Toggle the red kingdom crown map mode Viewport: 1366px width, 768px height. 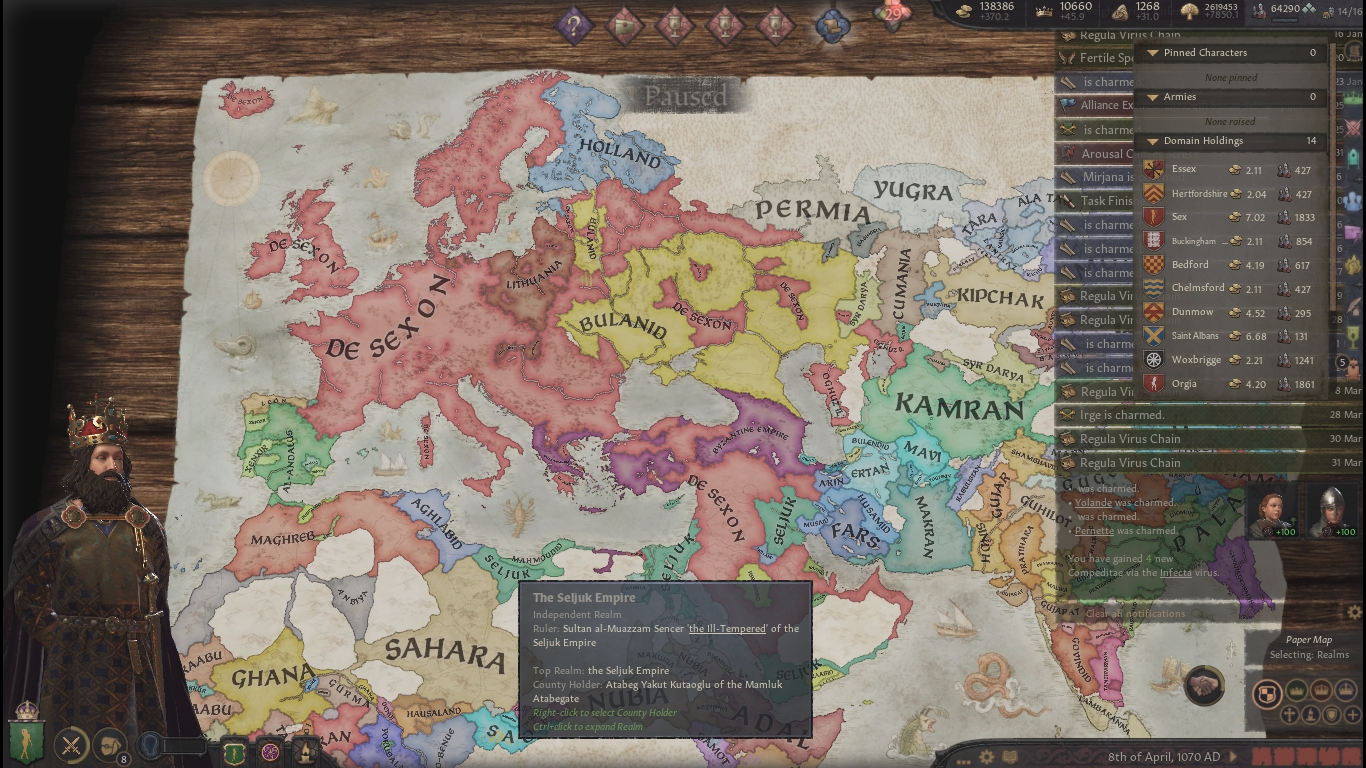pos(1321,691)
